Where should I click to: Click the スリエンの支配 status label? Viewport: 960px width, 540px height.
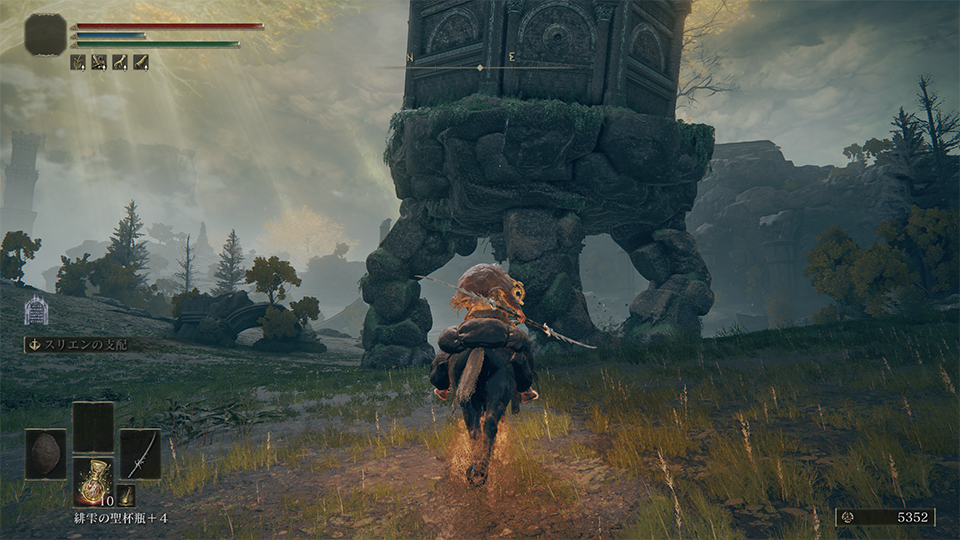[x=84, y=344]
